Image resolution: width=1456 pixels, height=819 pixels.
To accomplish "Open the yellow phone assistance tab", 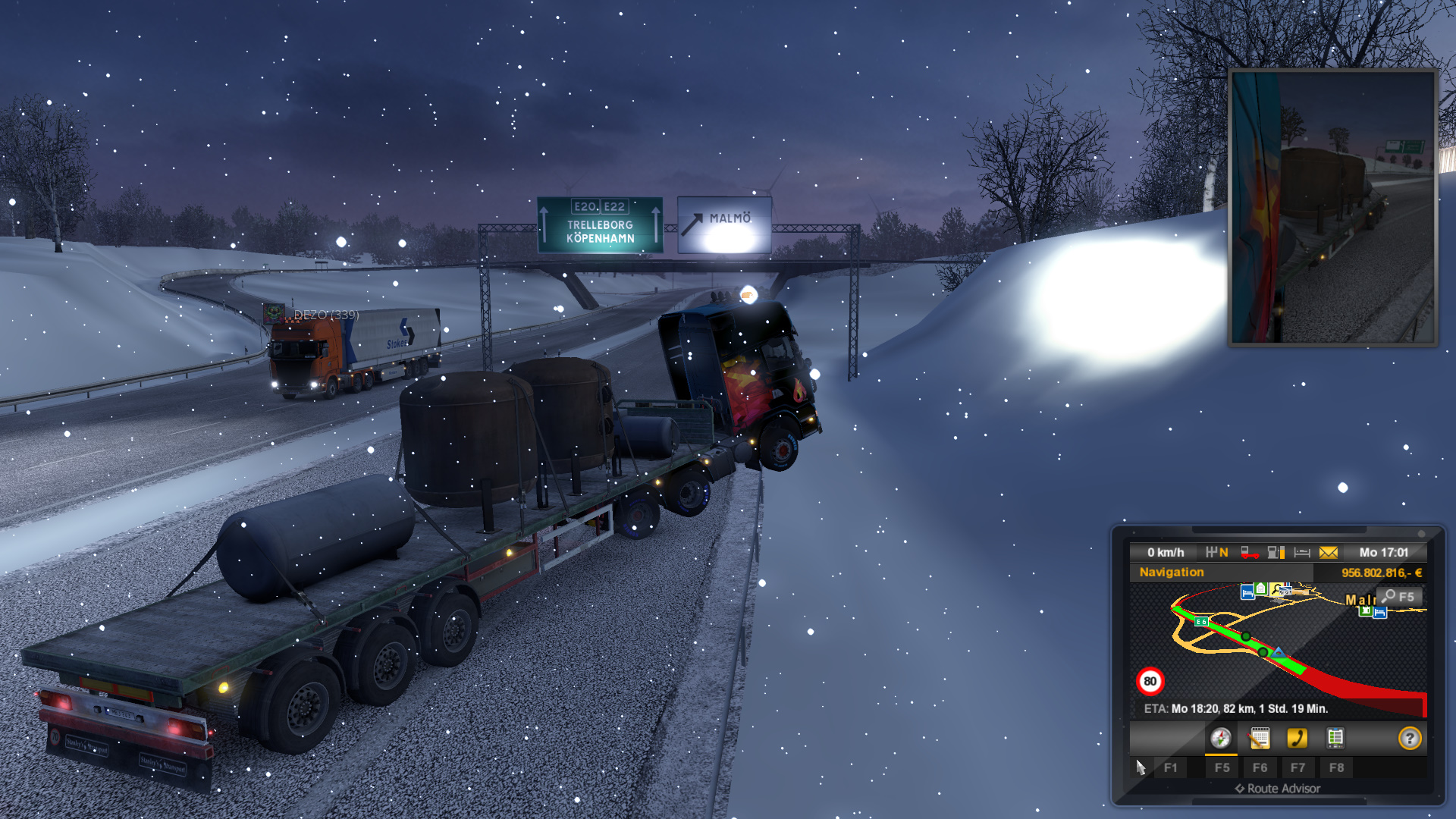I will tap(1297, 738).
